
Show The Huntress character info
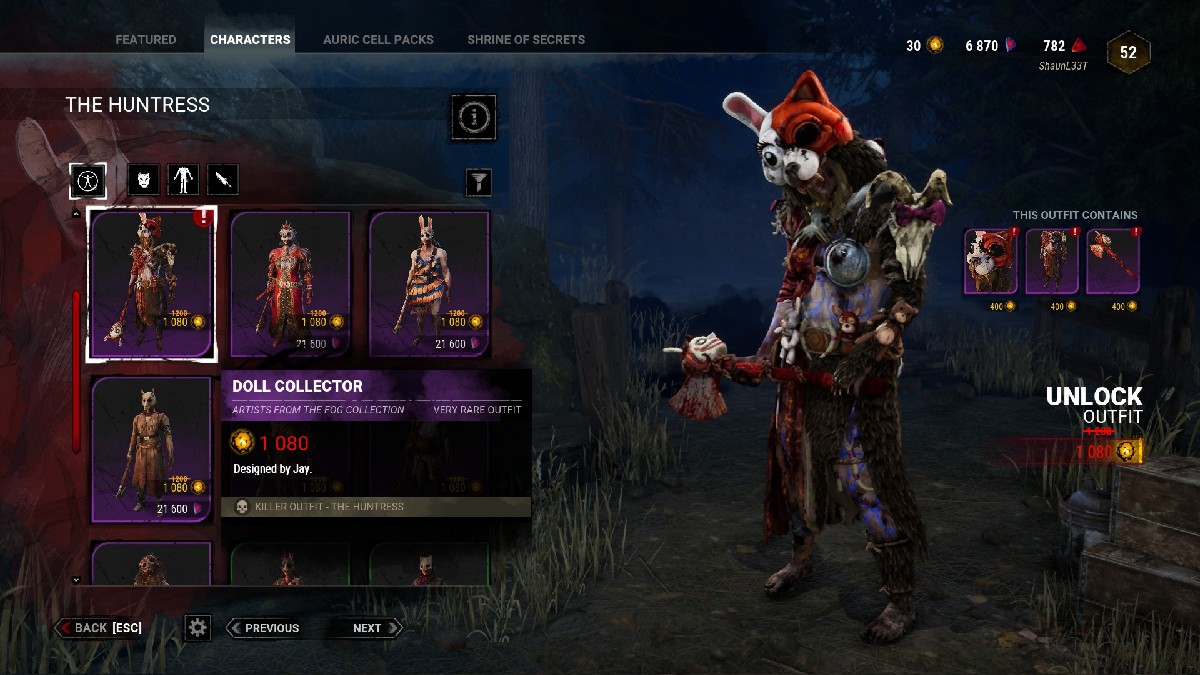pos(473,118)
